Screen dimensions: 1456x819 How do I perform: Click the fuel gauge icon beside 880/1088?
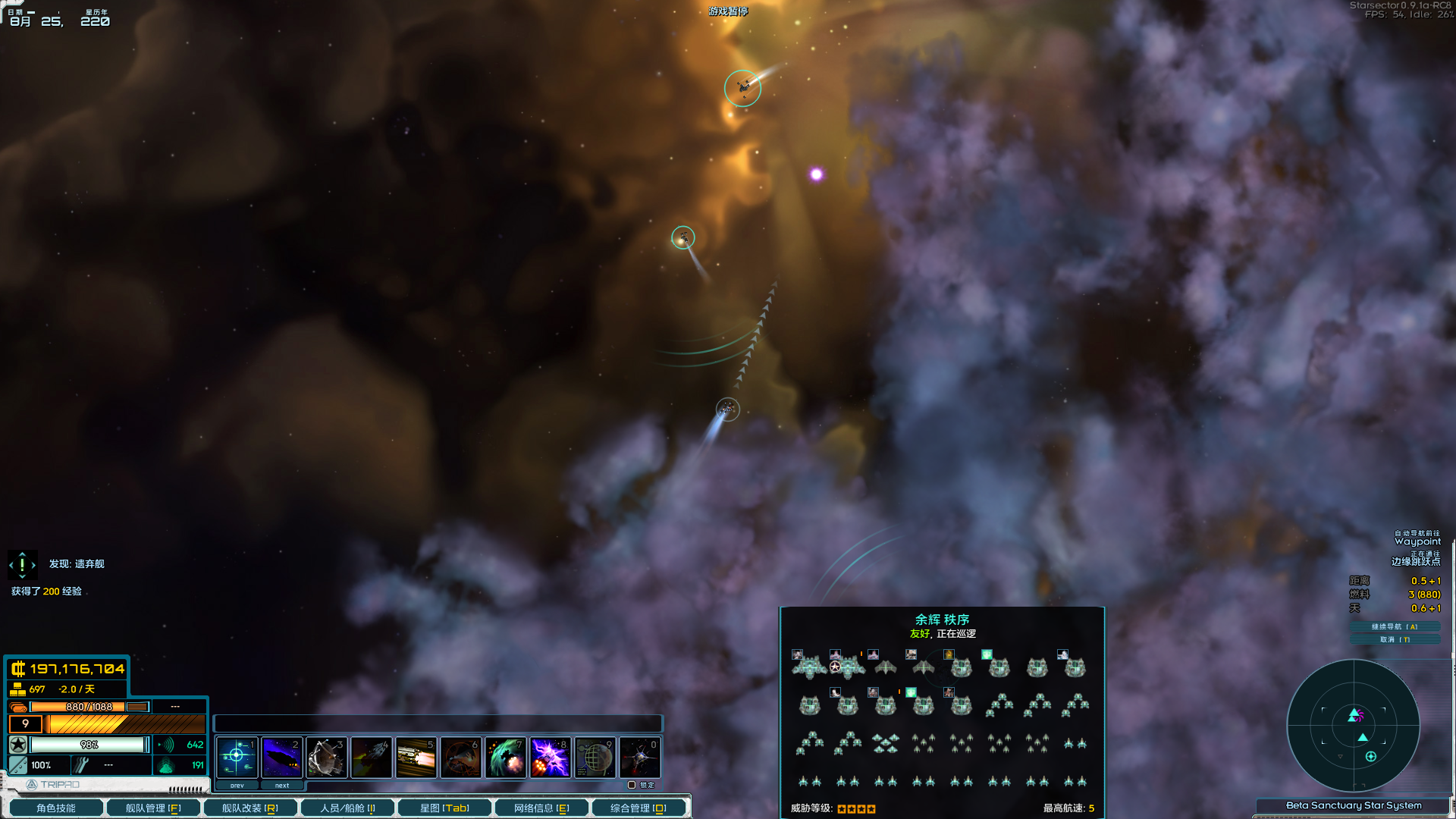(18, 706)
